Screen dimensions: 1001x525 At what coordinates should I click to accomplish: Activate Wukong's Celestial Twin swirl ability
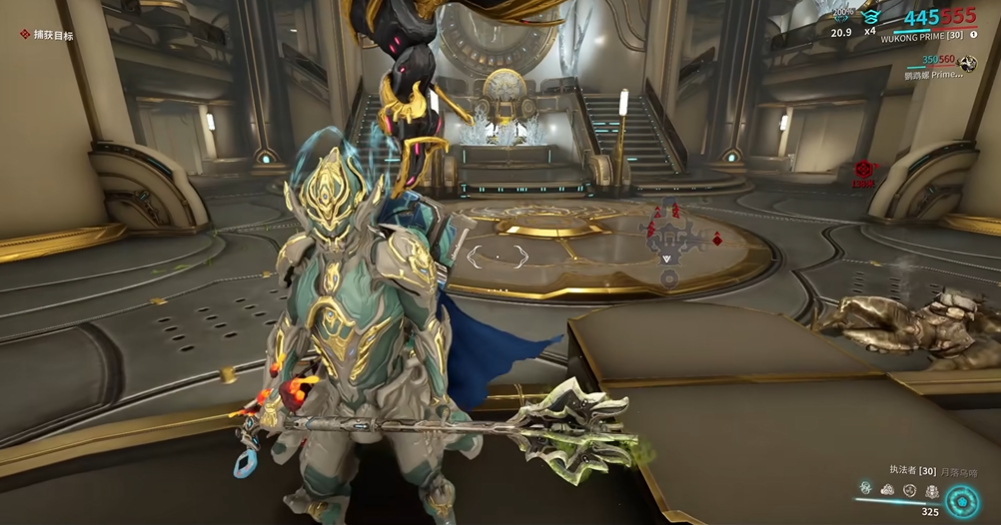coord(865,490)
